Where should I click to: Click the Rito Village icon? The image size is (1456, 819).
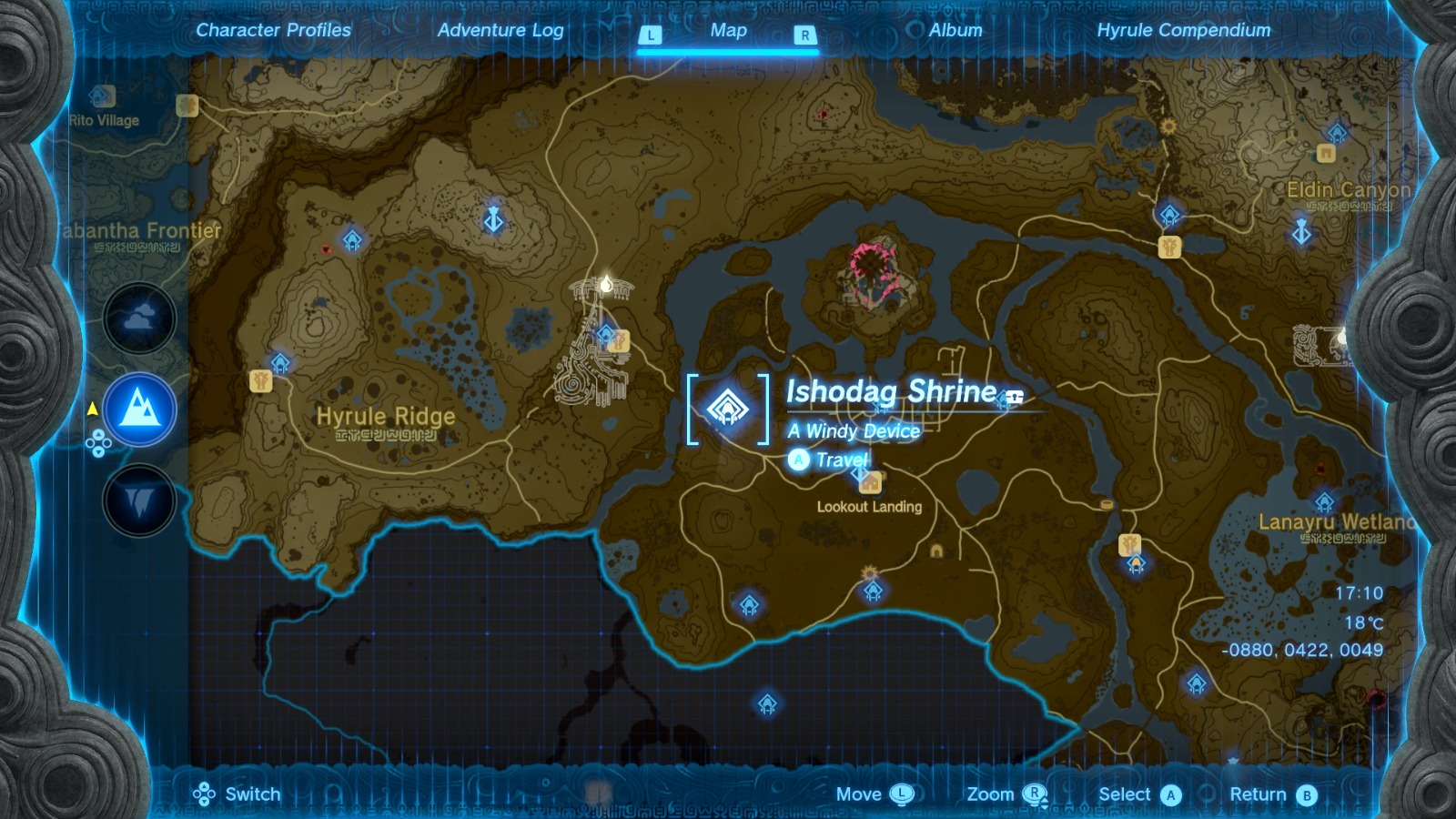(101, 95)
